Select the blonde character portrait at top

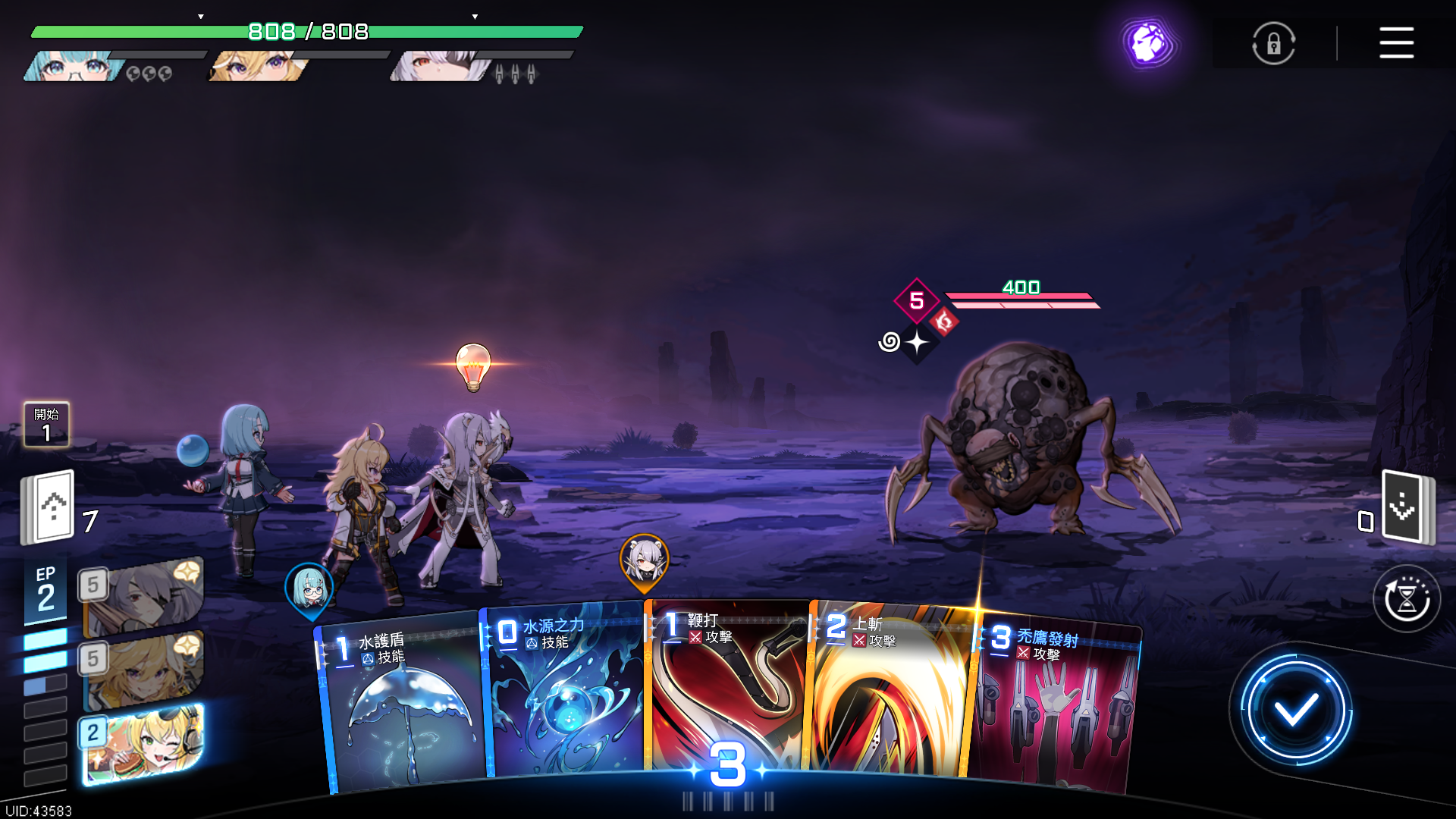(258, 67)
